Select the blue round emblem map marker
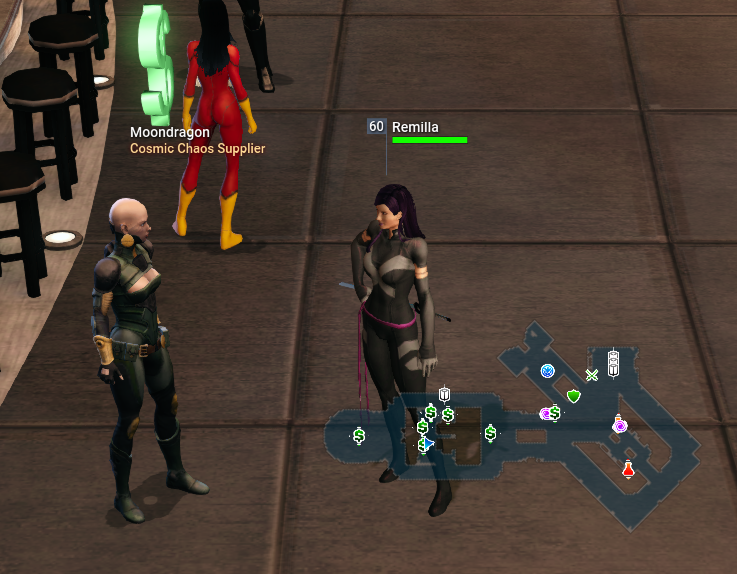The width and height of the screenshot is (737, 574). (x=547, y=371)
